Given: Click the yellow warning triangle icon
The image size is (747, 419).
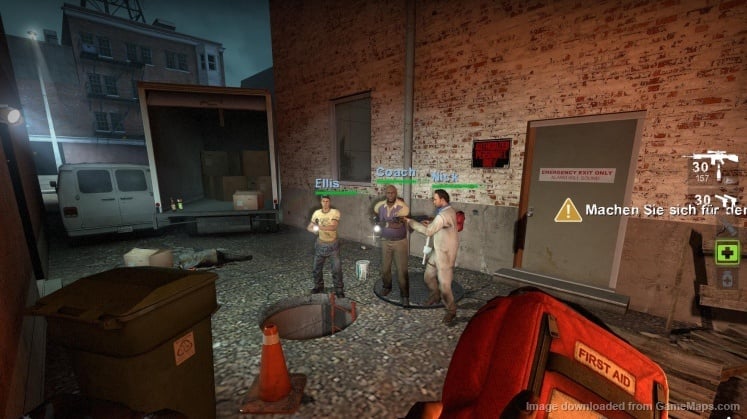Looking at the screenshot, I should [568, 210].
